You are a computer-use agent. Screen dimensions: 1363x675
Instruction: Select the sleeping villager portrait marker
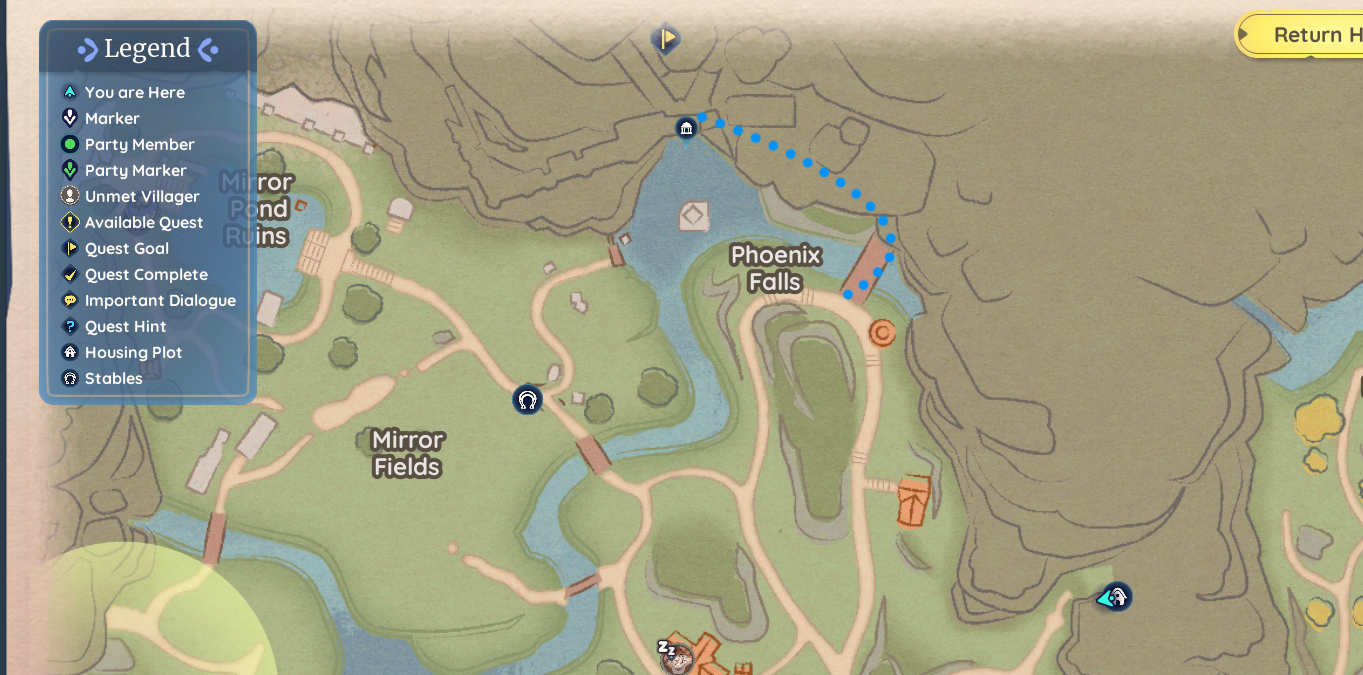pyautogui.click(x=677, y=656)
